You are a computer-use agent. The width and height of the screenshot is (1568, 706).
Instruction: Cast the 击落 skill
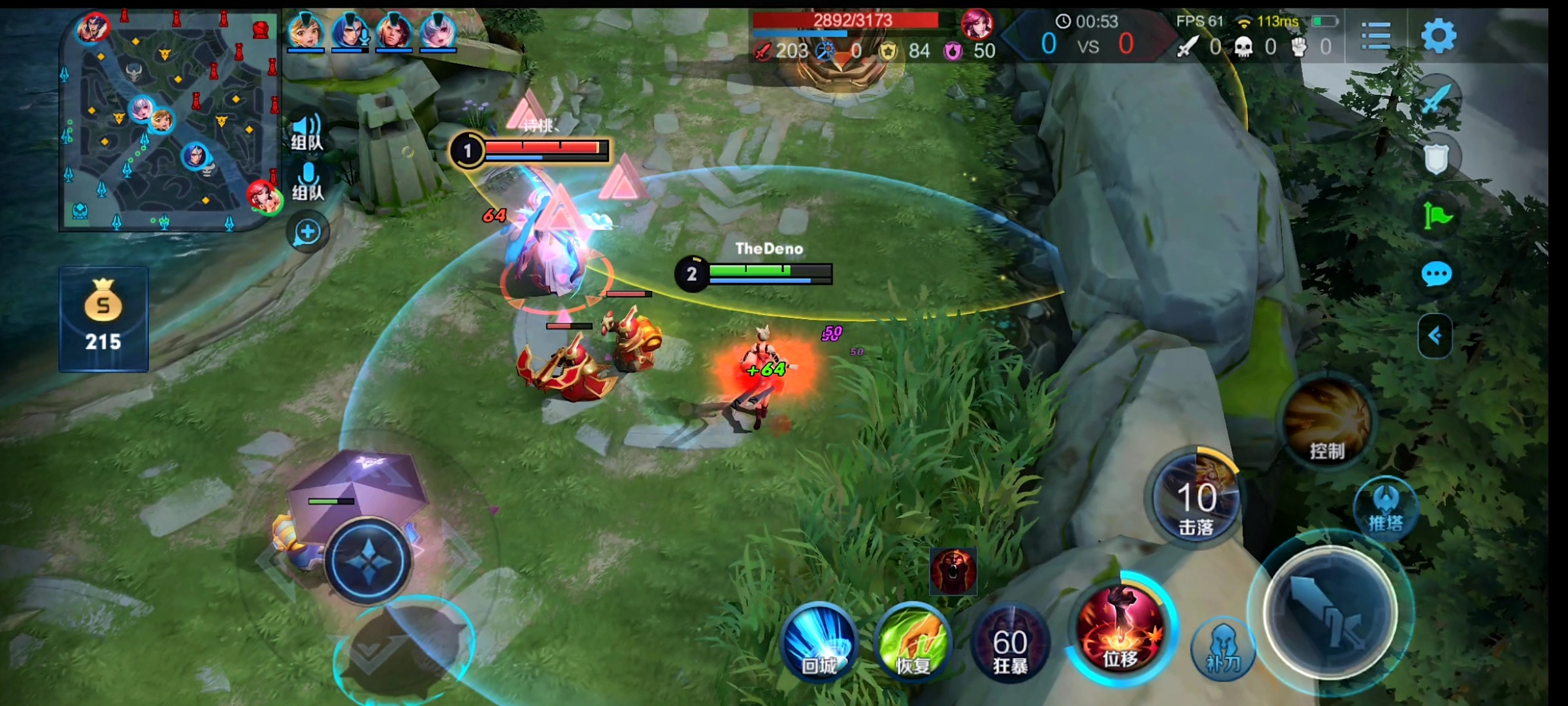(x=1196, y=500)
